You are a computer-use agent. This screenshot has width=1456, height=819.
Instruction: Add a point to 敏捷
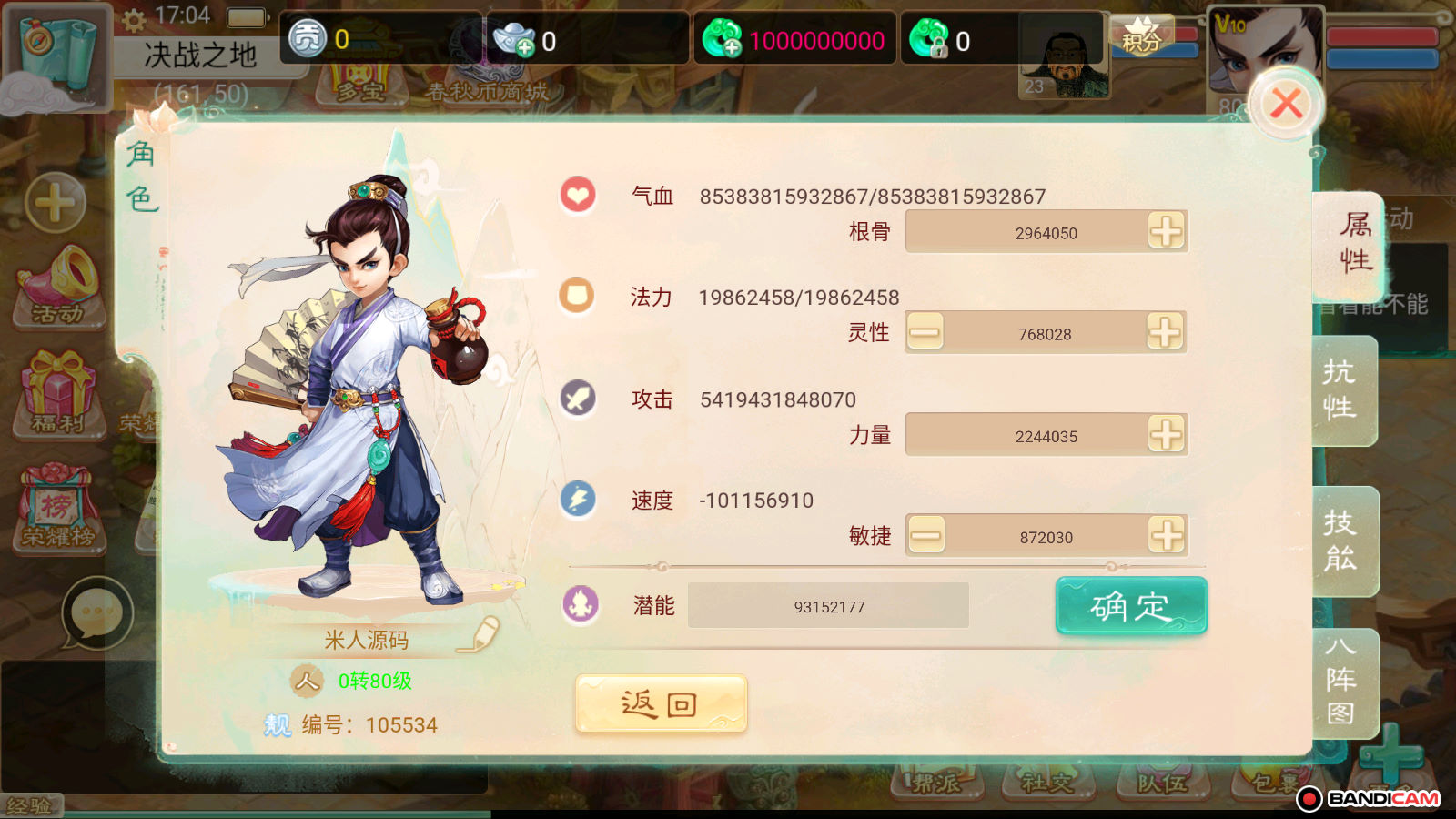pyautogui.click(x=1166, y=536)
